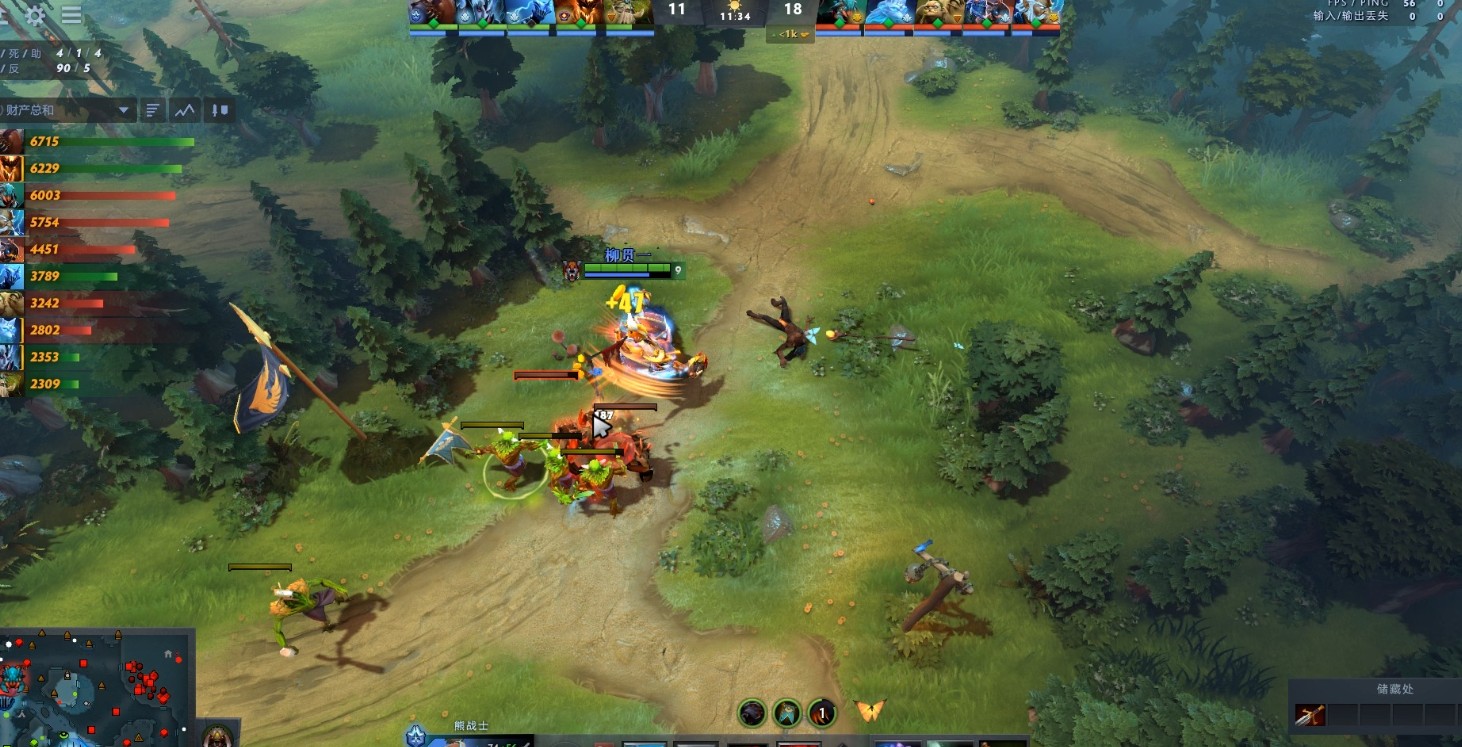The image size is (1462, 747).
Task: Click on the minimap
Action: 97,688
